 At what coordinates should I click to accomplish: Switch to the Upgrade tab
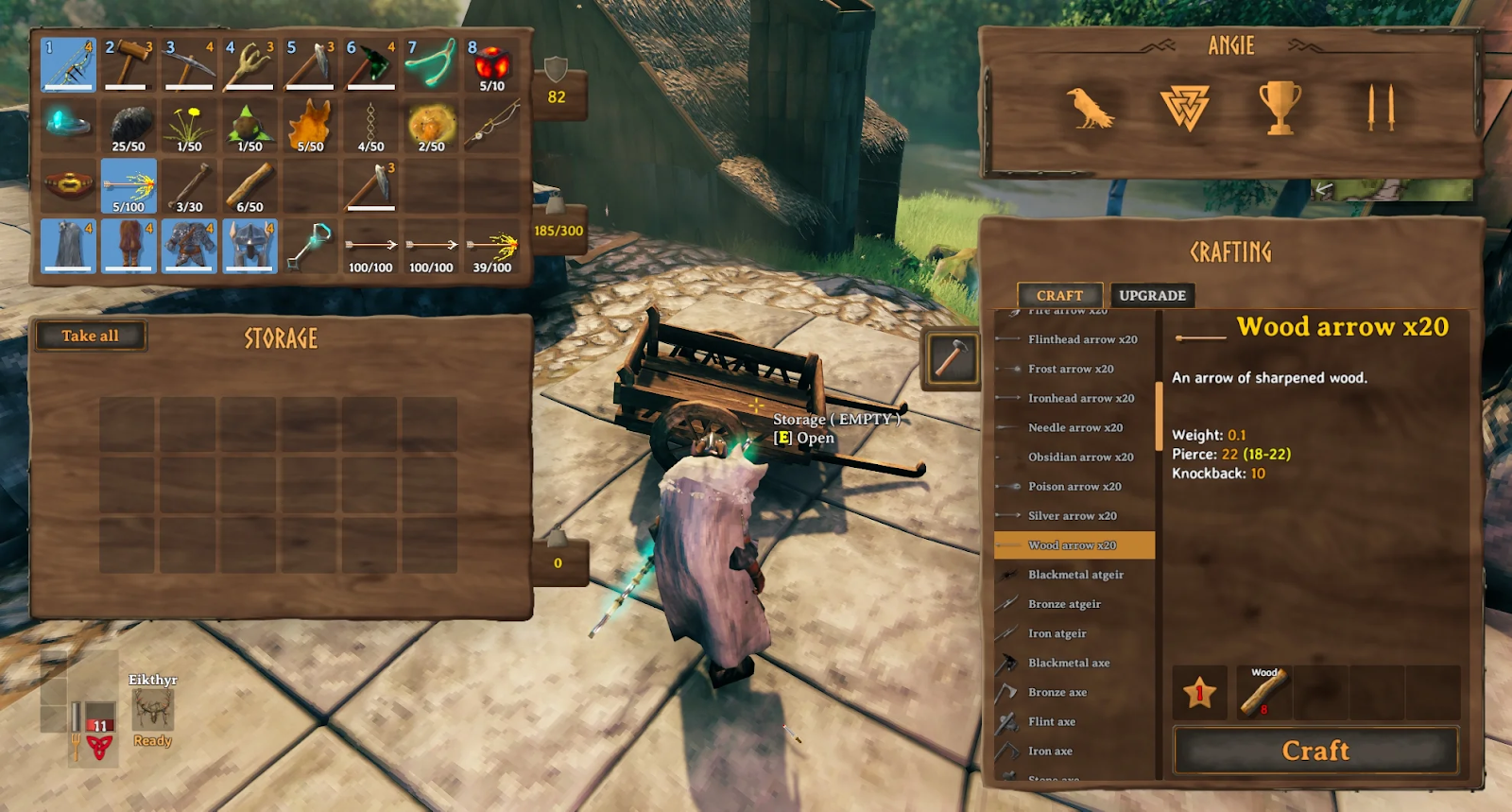point(1152,296)
